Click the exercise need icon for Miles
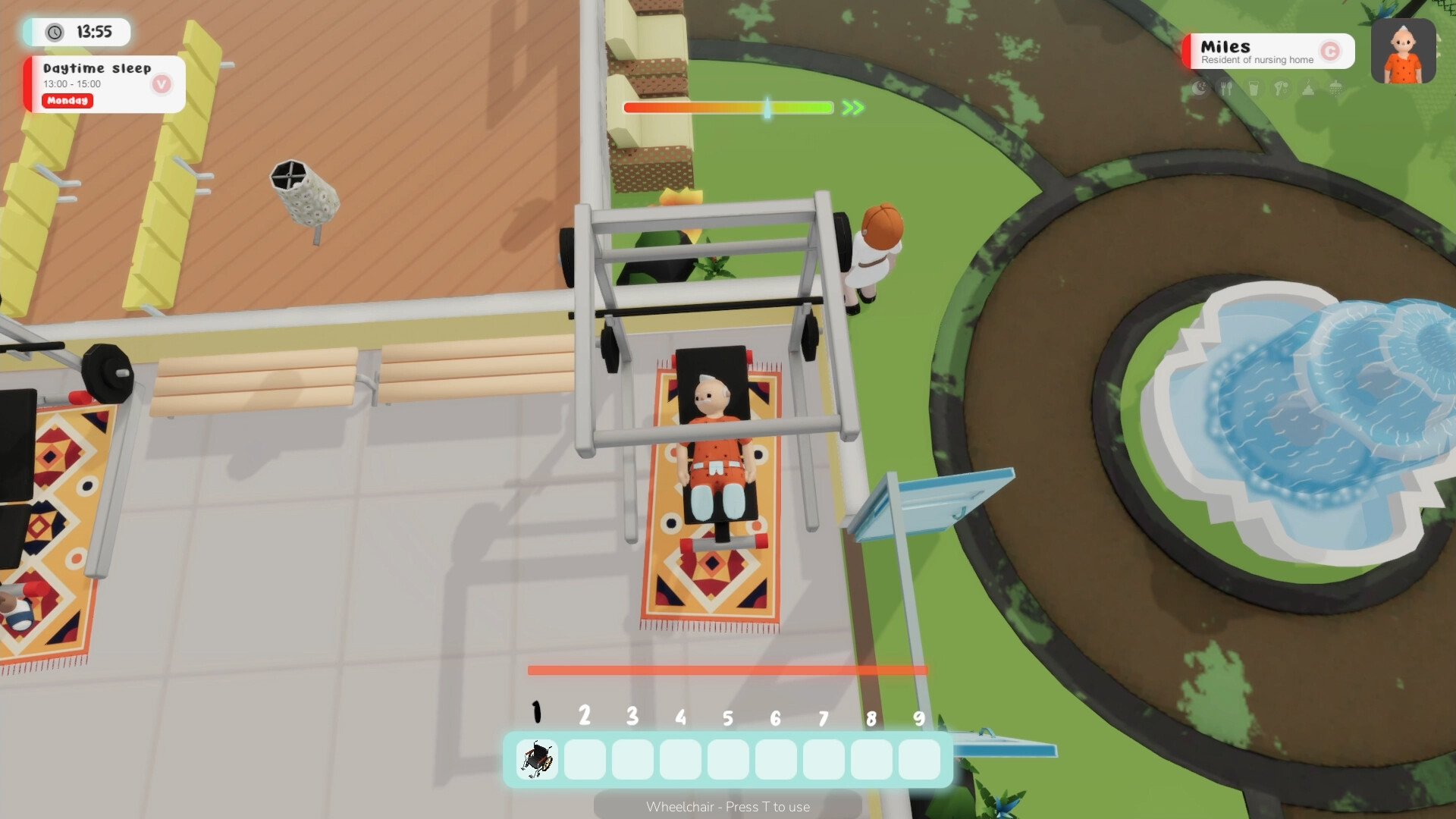Screen dimensions: 1456x819 [1281, 88]
